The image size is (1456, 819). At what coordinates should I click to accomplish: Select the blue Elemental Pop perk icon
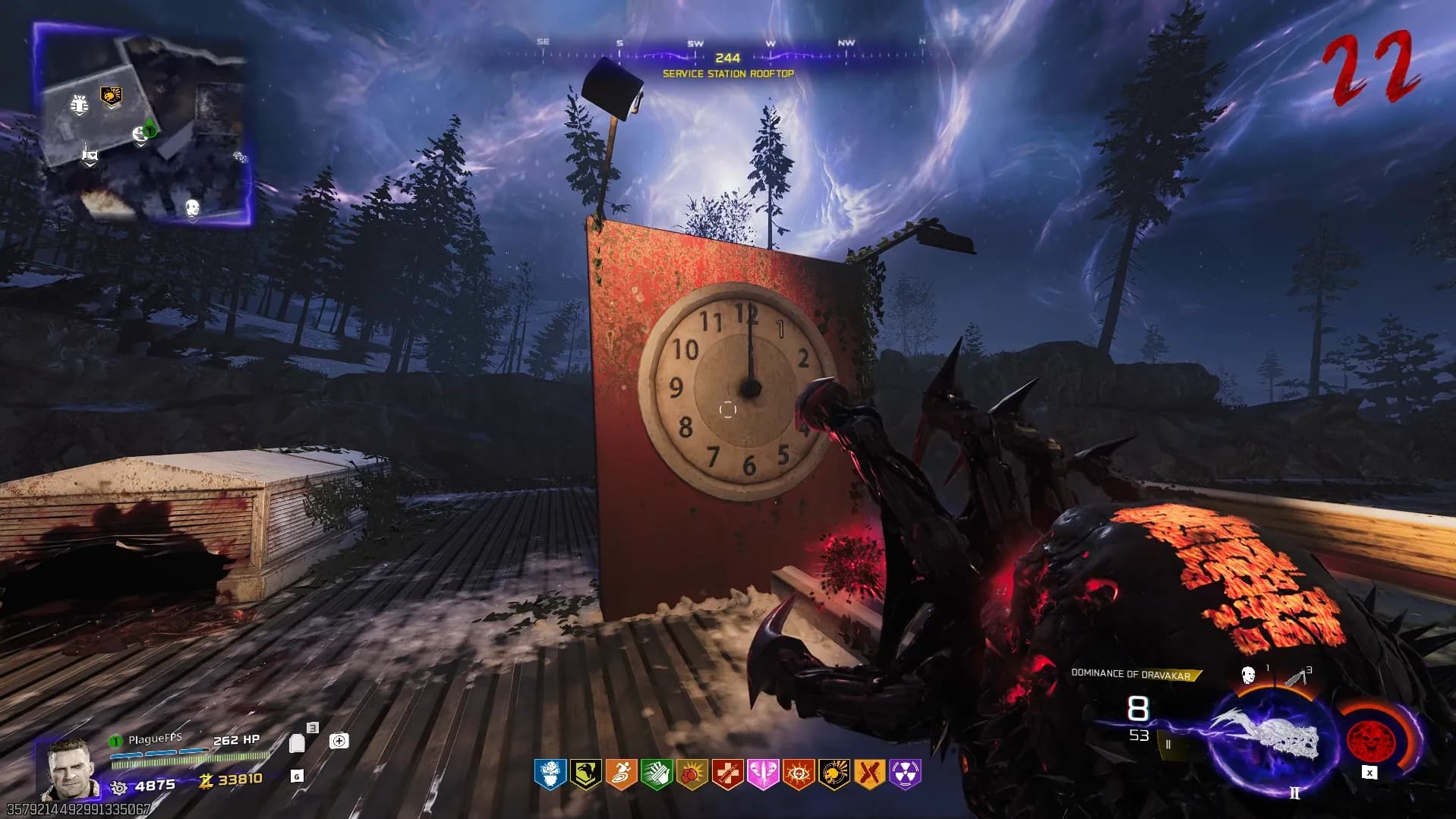pyautogui.click(x=549, y=773)
